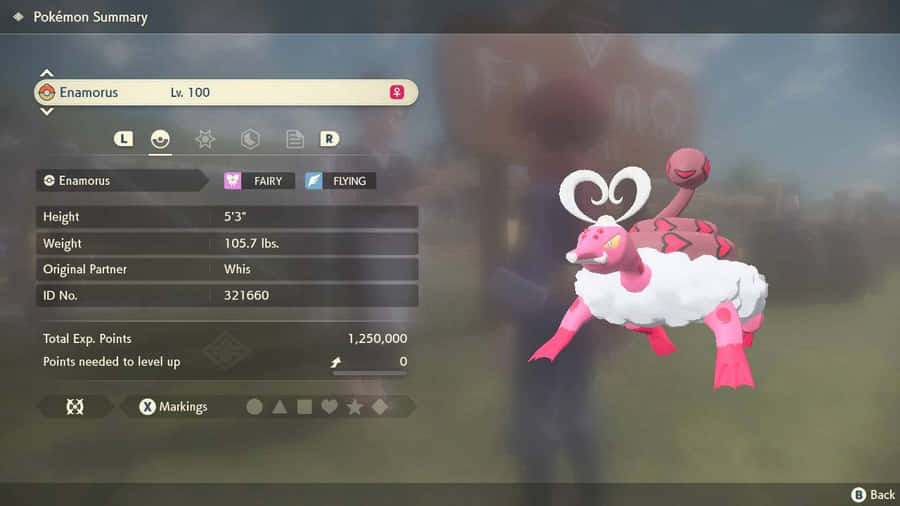Image resolution: width=900 pixels, height=506 pixels.
Task: Go Back from the Pokémon Summary
Action: pyautogui.click(x=872, y=494)
